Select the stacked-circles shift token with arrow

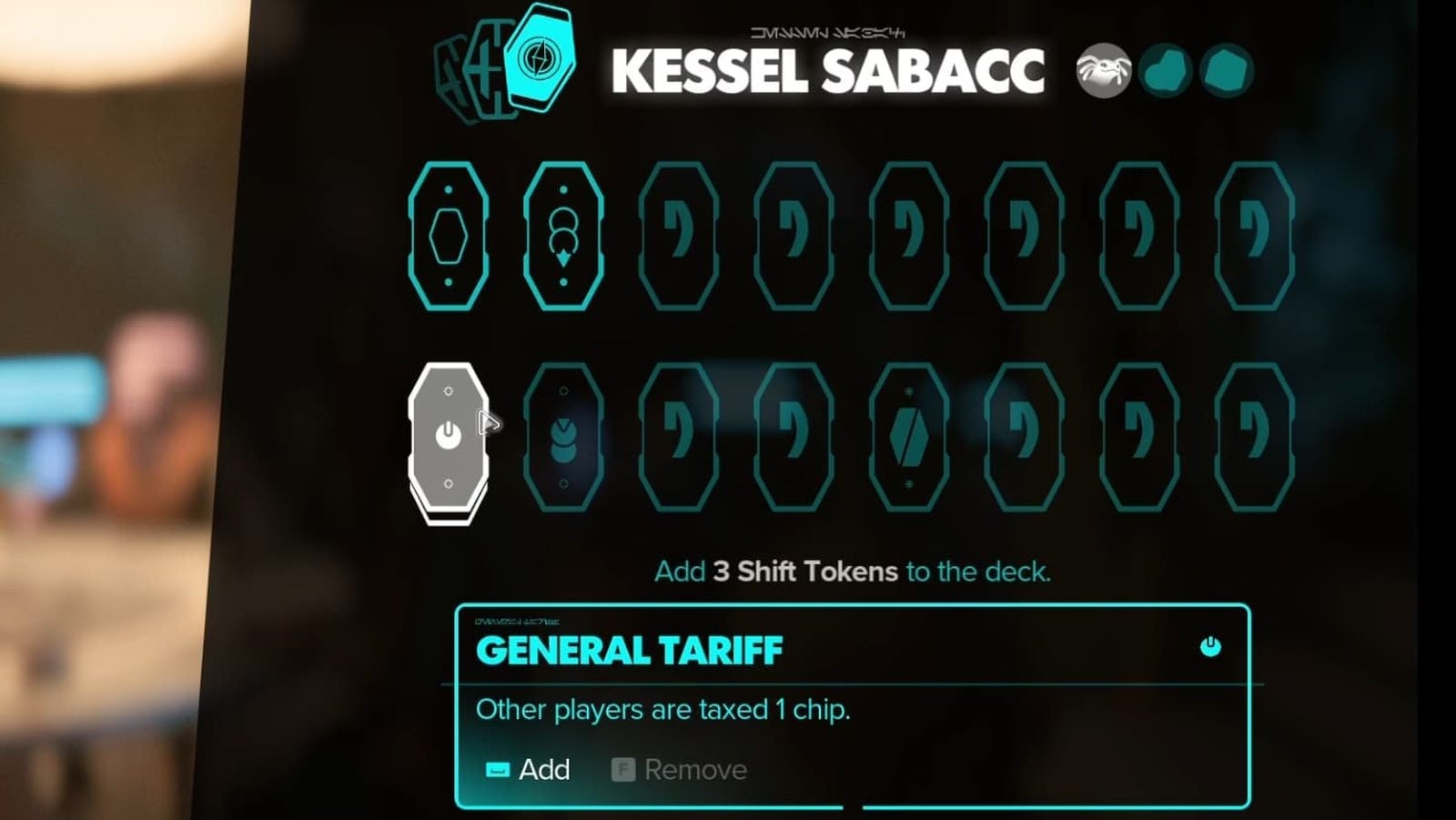564,238
